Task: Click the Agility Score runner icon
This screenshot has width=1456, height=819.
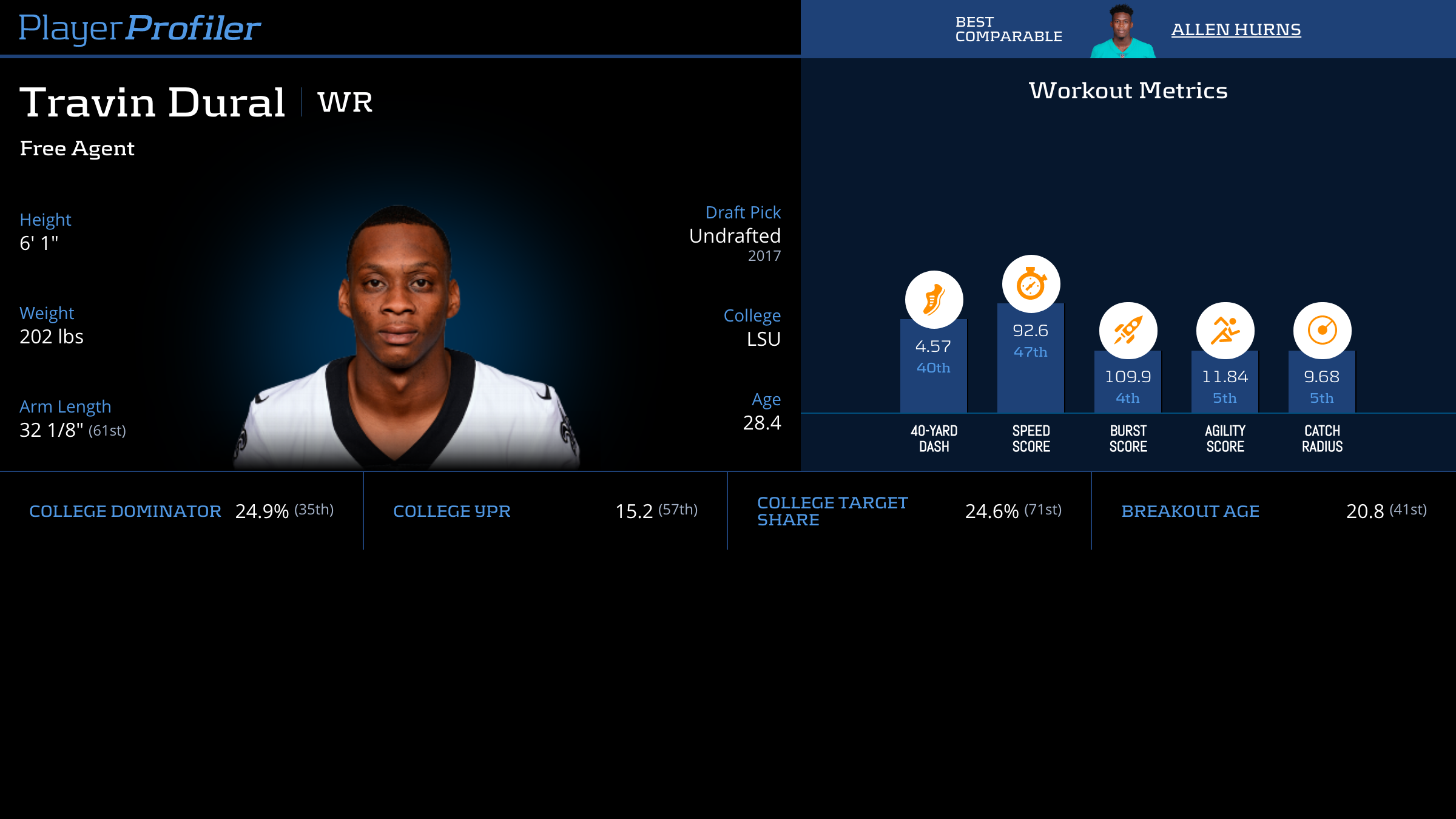Action: coord(1225,331)
